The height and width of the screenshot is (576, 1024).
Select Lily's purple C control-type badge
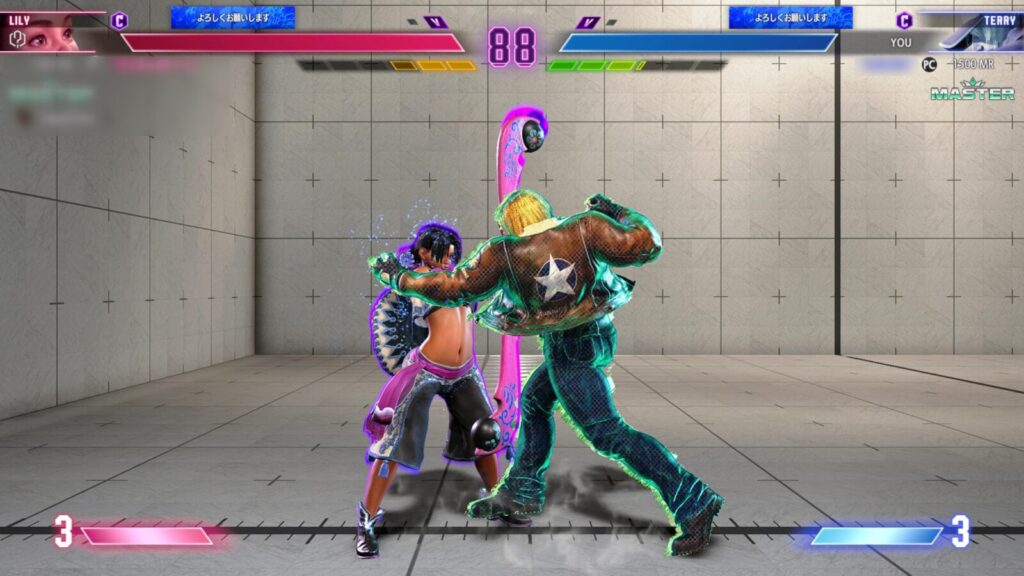pos(120,20)
